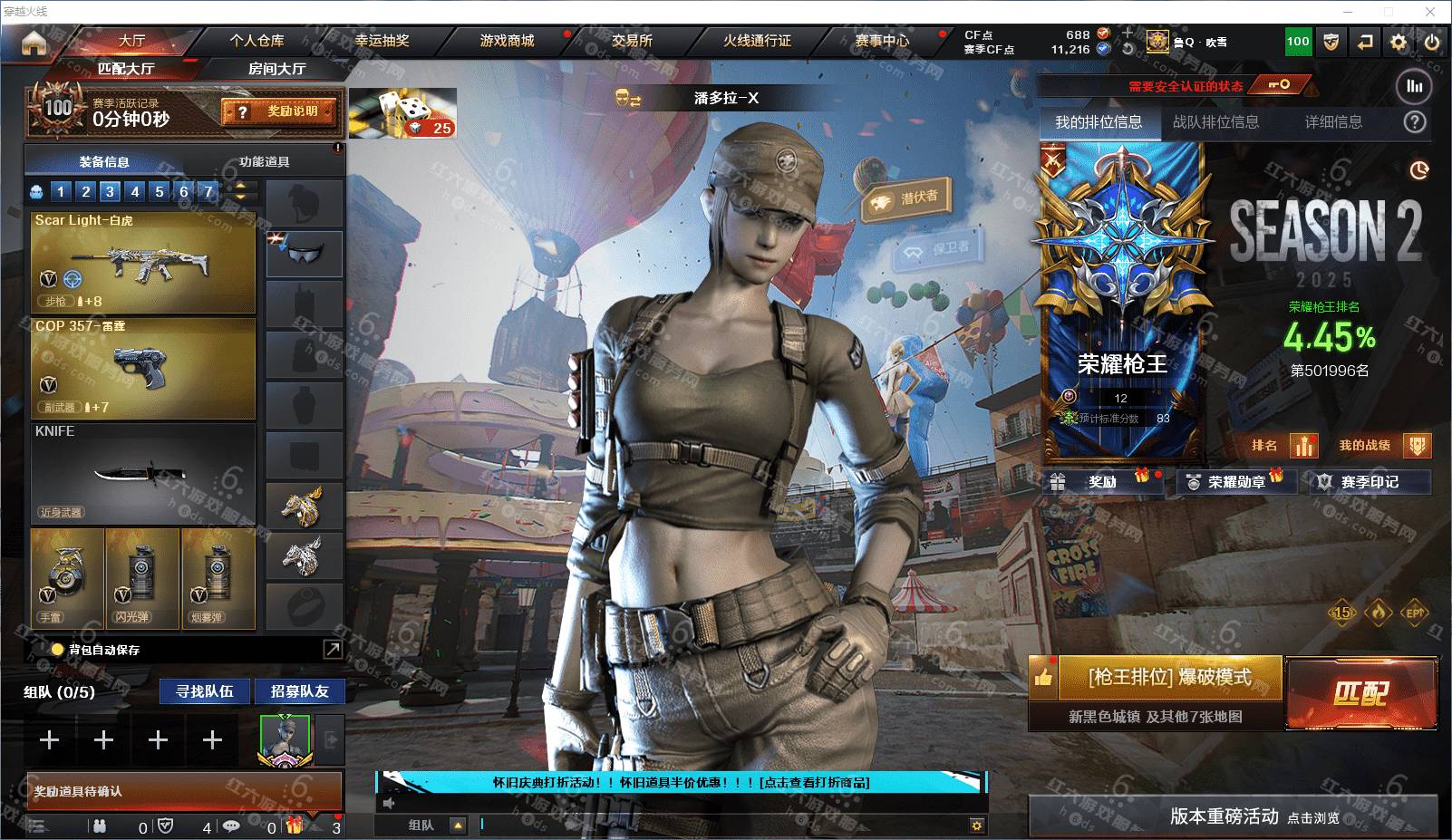Click the 招募队友 recruit button
The height and width of the screenshot is (840, 1452).
pos(299,691)
